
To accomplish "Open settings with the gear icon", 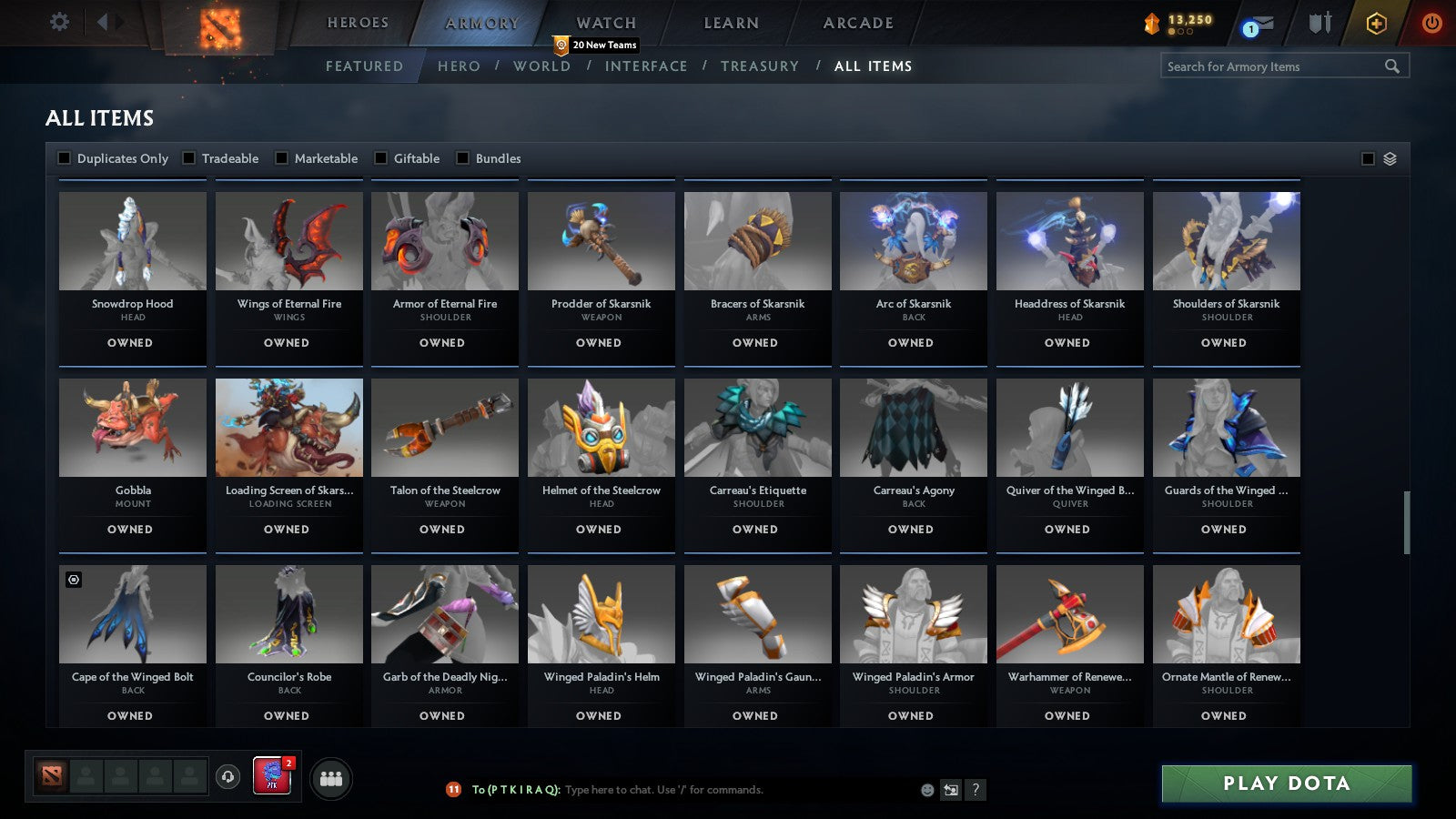I will tap(60, 21).
